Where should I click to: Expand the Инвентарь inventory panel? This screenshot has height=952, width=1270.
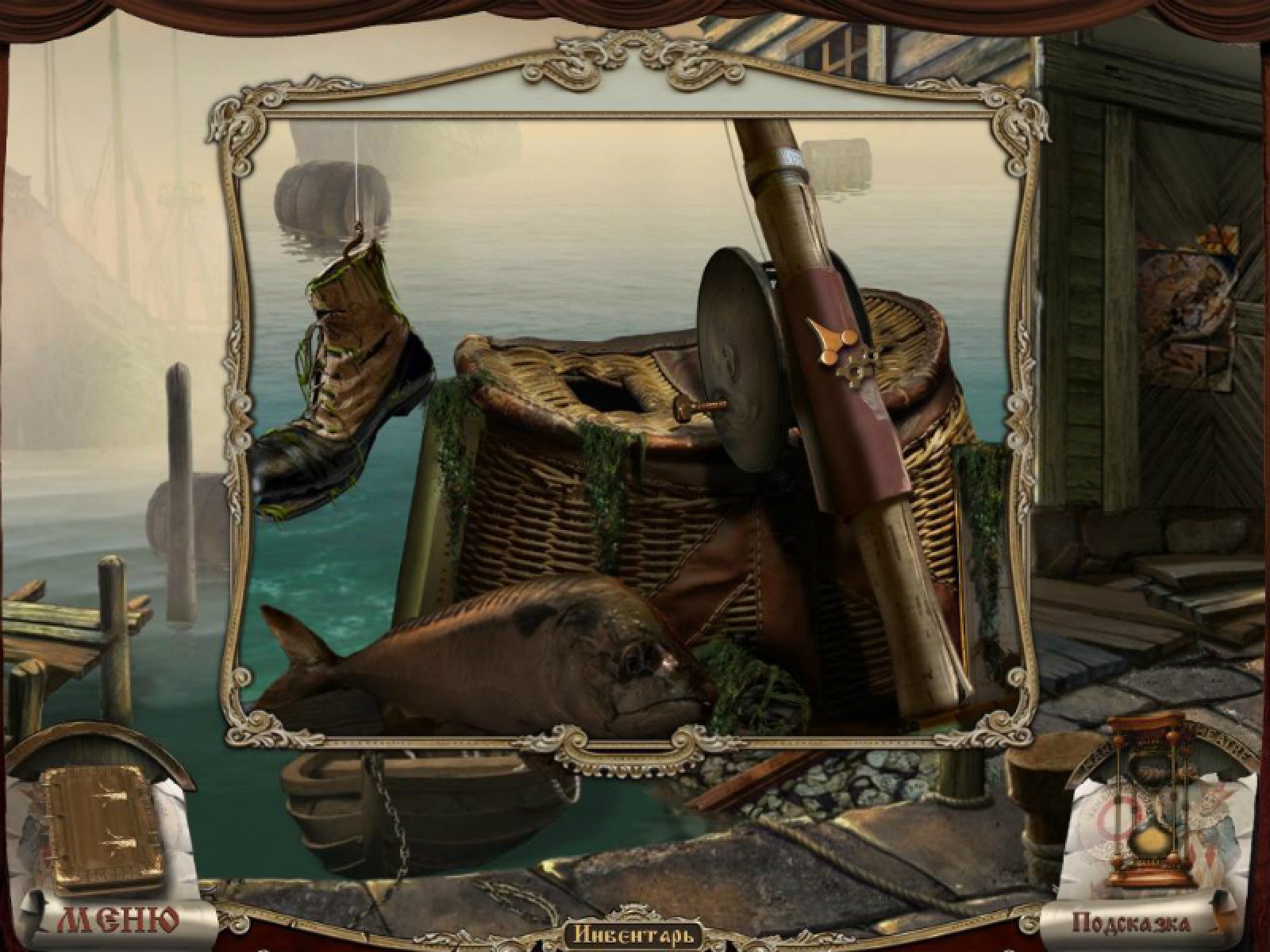click(x=634, y=935)
